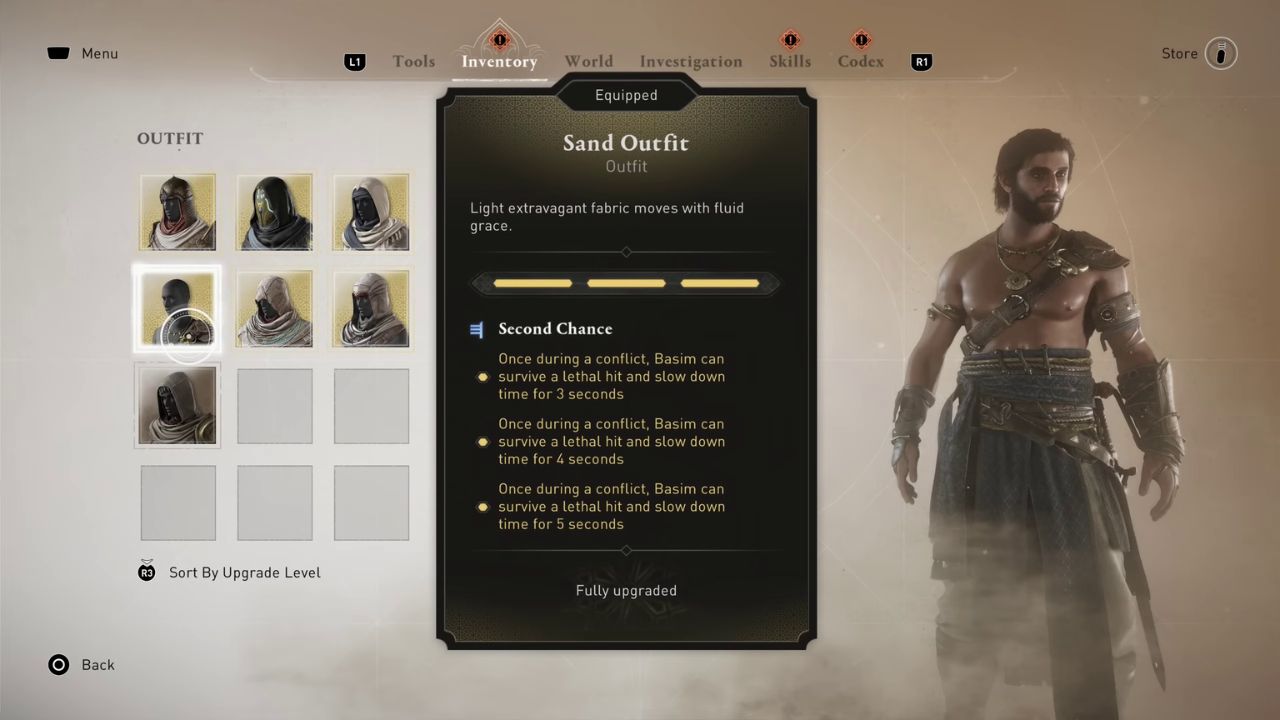Image resolution: width=1280 pixels, height=720 pixels.
Task: Select the grey hooded outfit on sepia background
Action: click(x=178, y=405)
